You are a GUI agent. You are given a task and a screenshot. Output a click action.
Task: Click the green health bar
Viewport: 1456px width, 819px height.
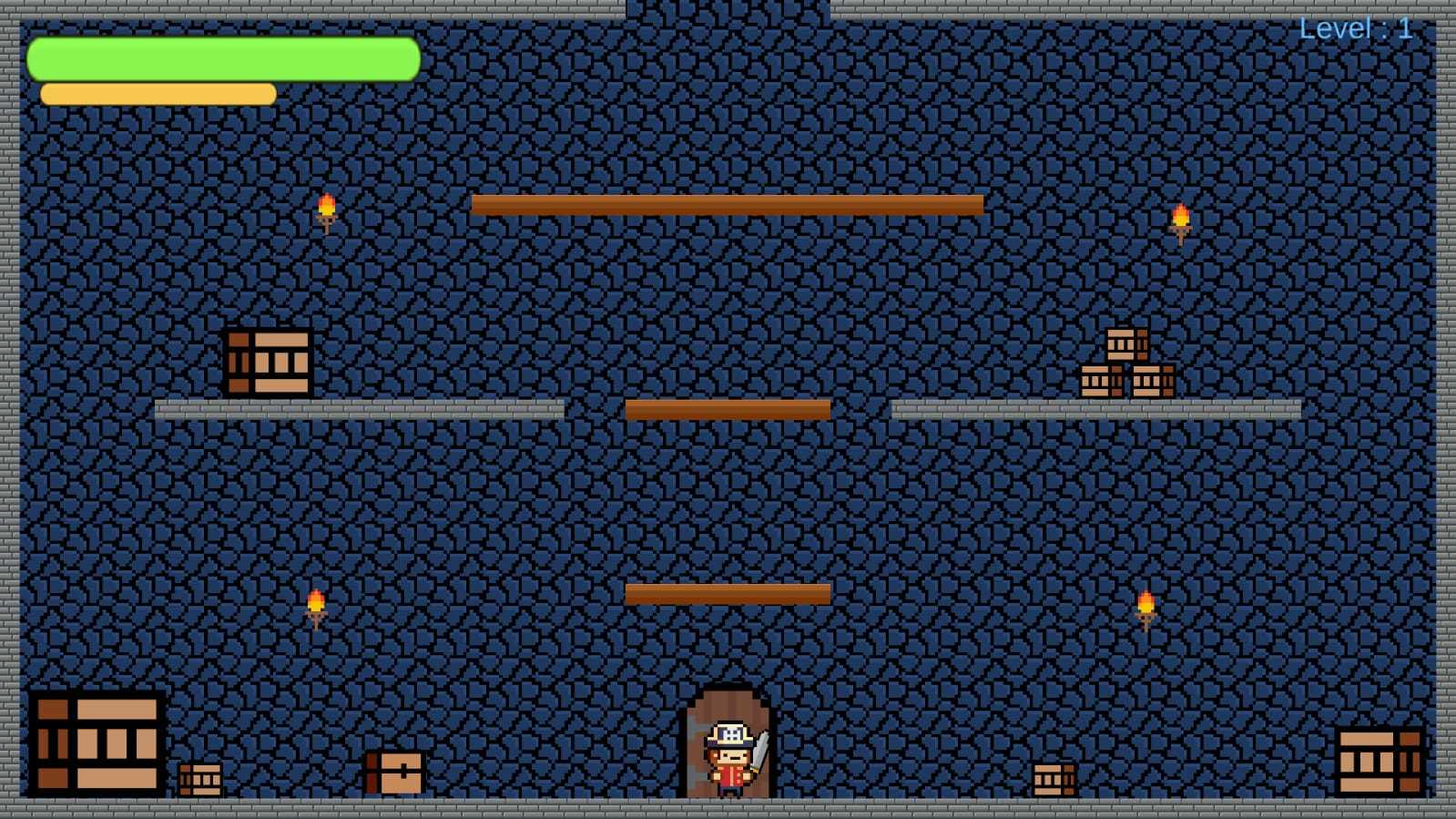tap(223, 58)
